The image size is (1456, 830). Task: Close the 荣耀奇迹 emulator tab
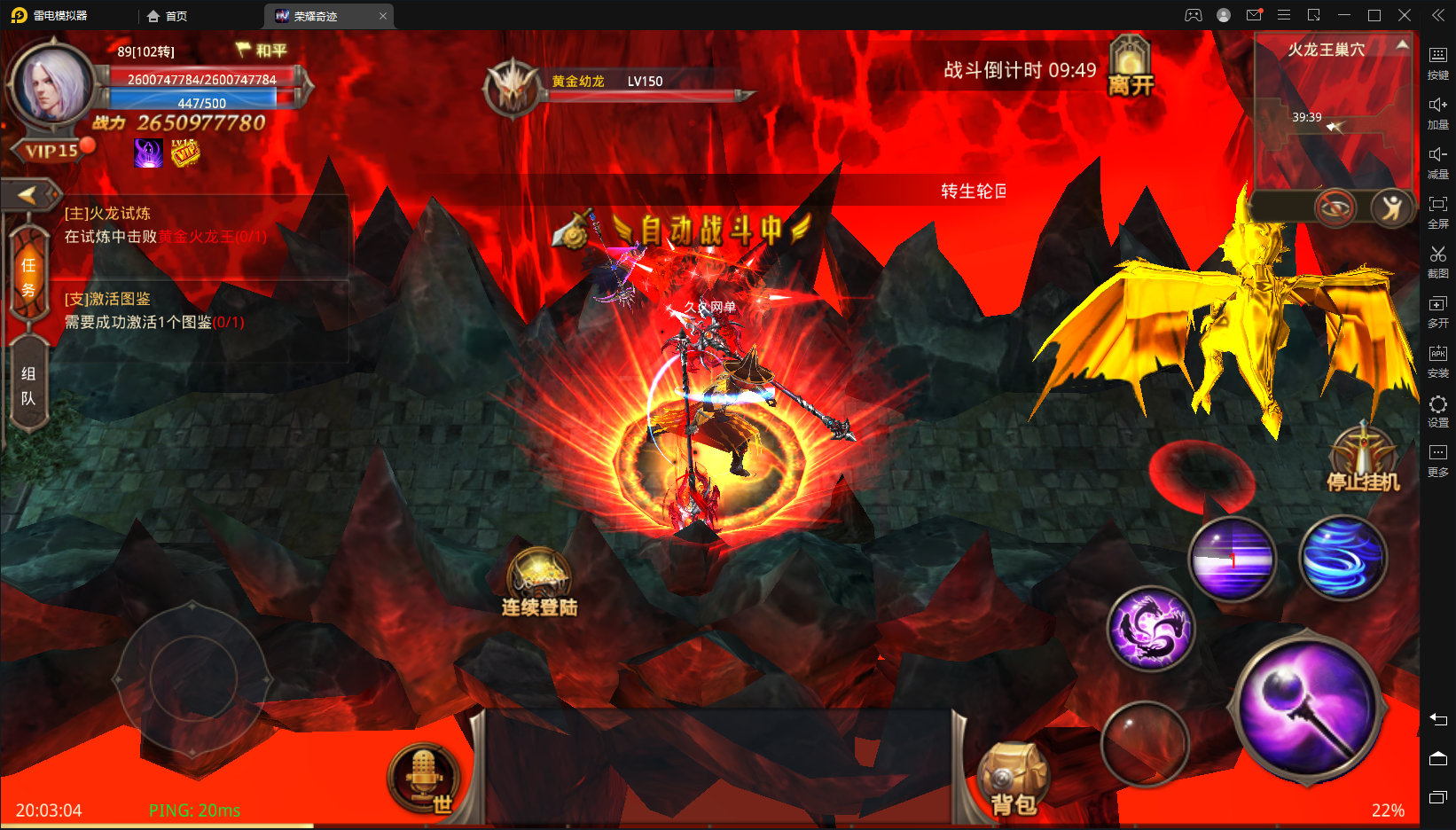click(x=383, y=16)
